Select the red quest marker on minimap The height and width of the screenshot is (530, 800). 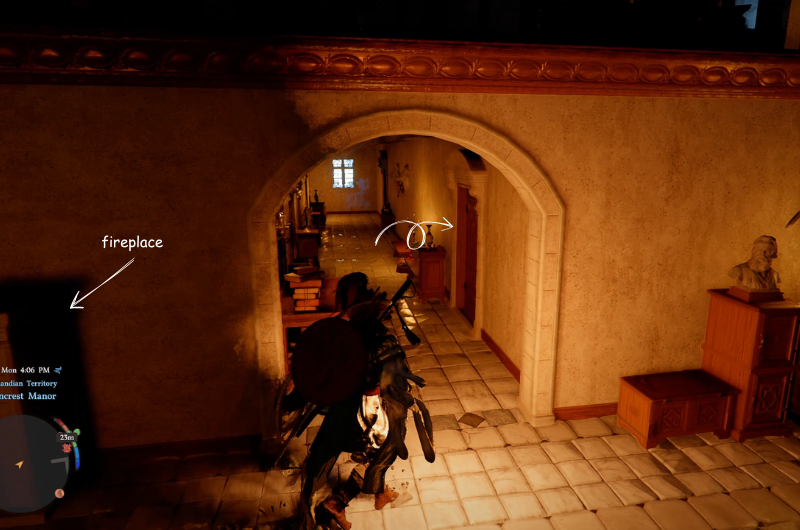68,449
